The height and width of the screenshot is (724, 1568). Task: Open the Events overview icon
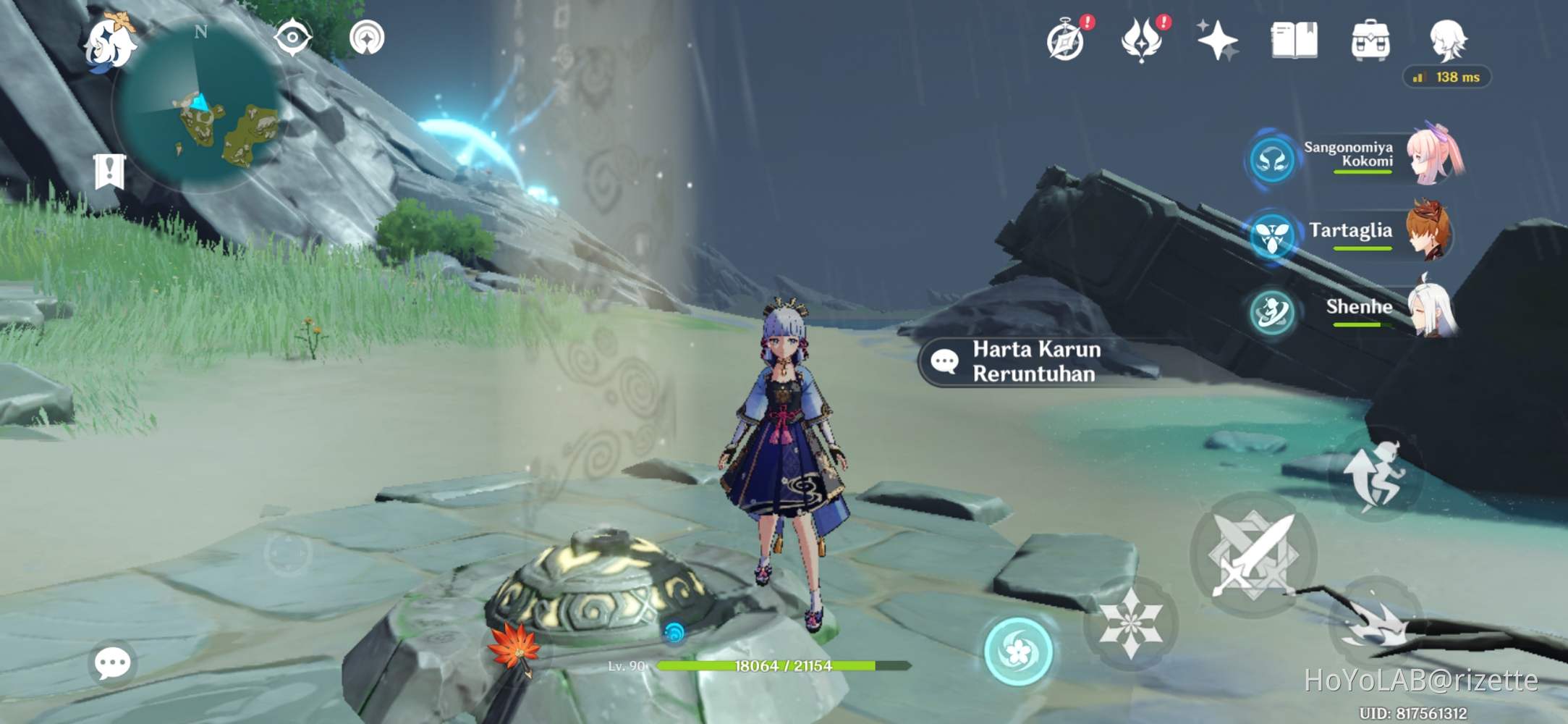pyautogui.click(x=1139, y=41)
